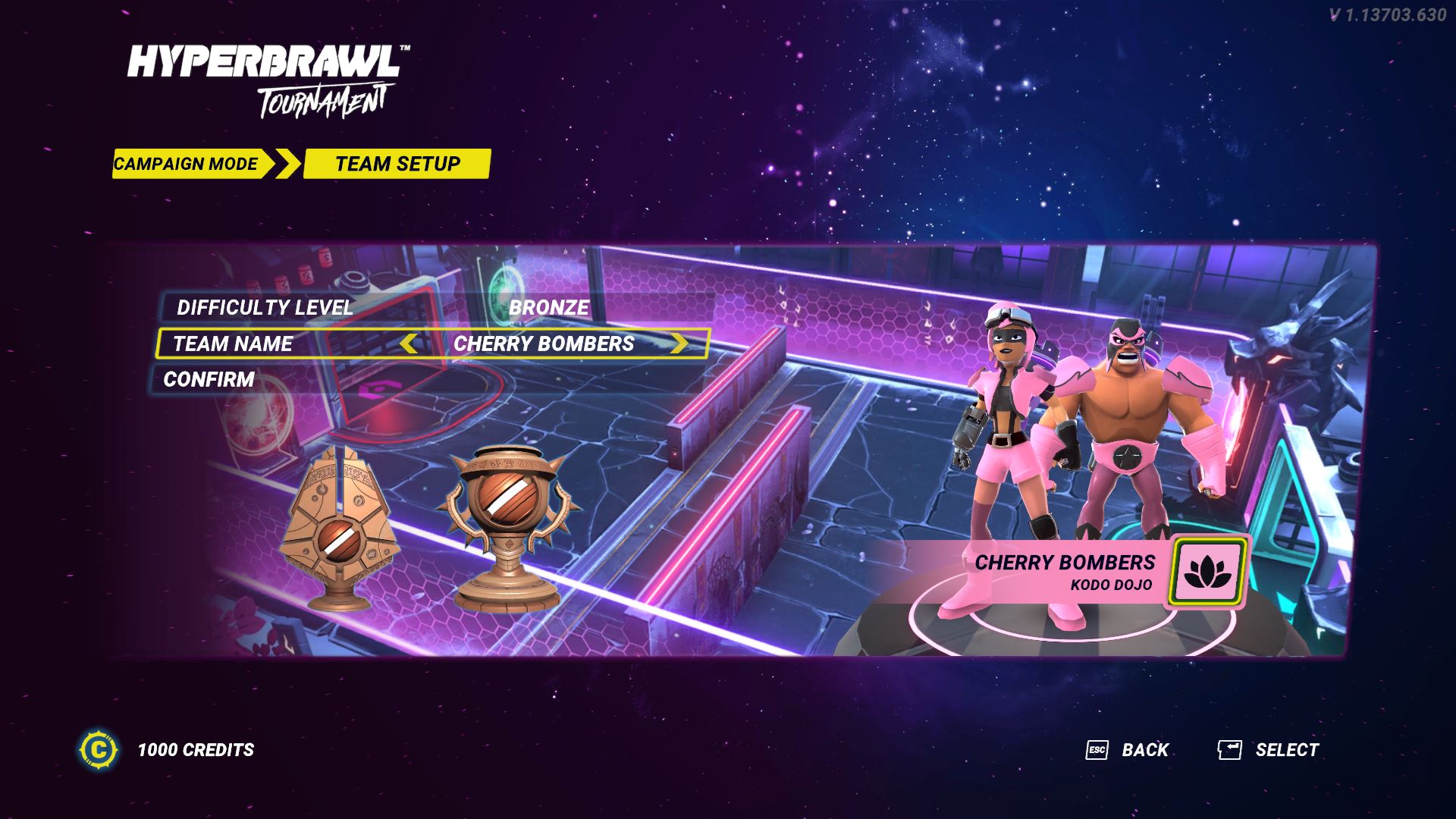Click the yellow credits coin icon
Image resolution: width=1456 pixels, height=819 pixels.
99,750
